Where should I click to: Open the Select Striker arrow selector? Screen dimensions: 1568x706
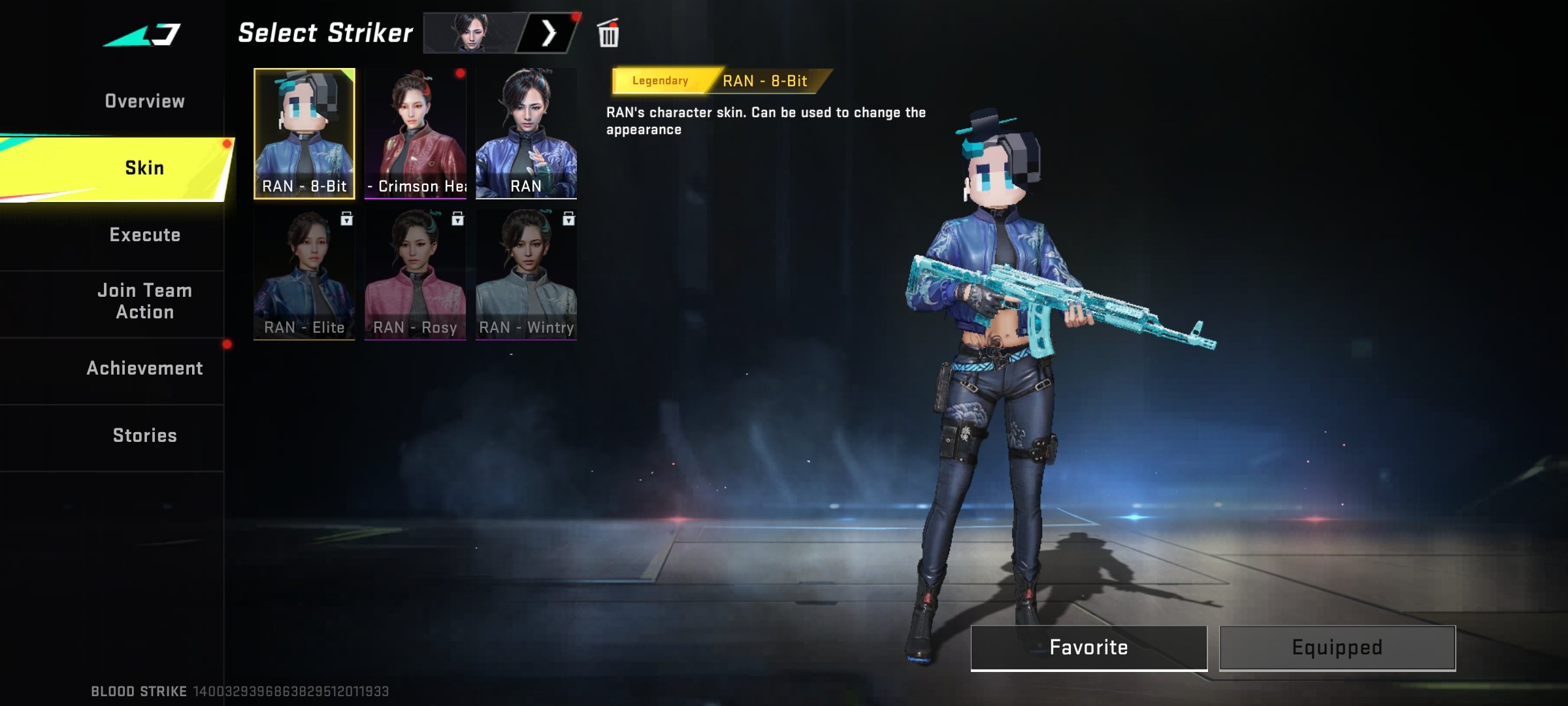click(x=548, y=33)
